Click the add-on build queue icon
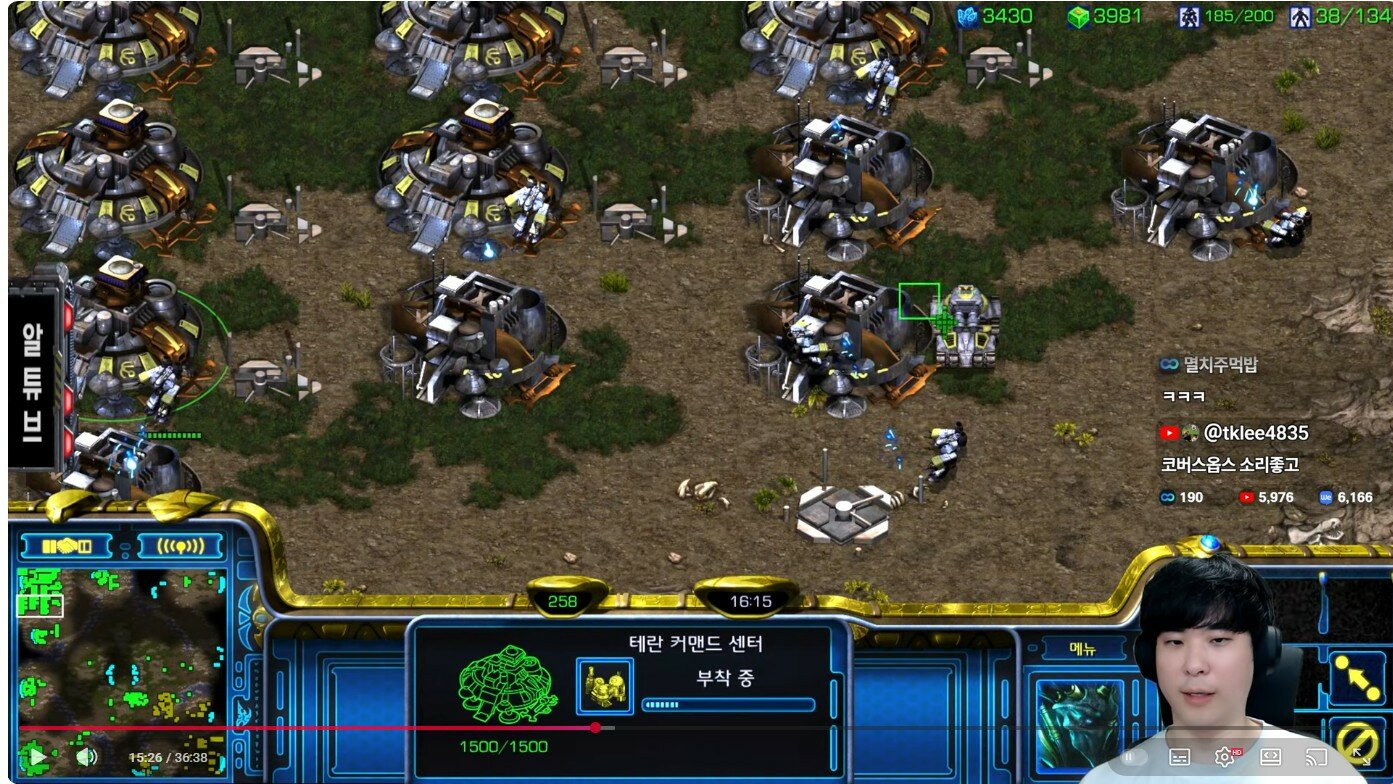1393x784 pixels. coord(604,686)
